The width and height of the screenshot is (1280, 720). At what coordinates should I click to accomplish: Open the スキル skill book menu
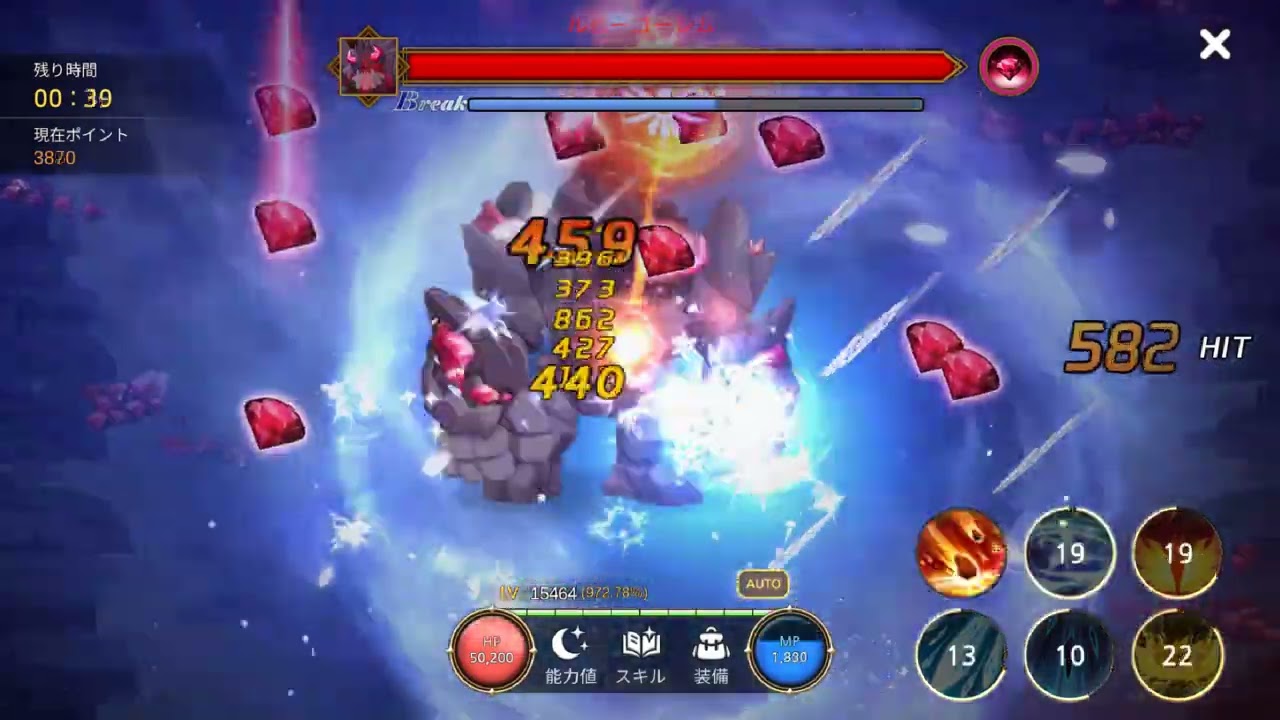tap(640, 655)
